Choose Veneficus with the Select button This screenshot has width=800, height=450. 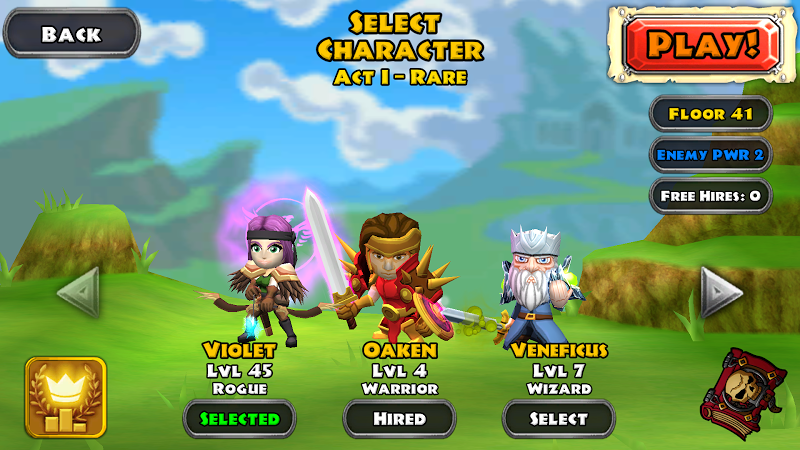tap(558, 418)
